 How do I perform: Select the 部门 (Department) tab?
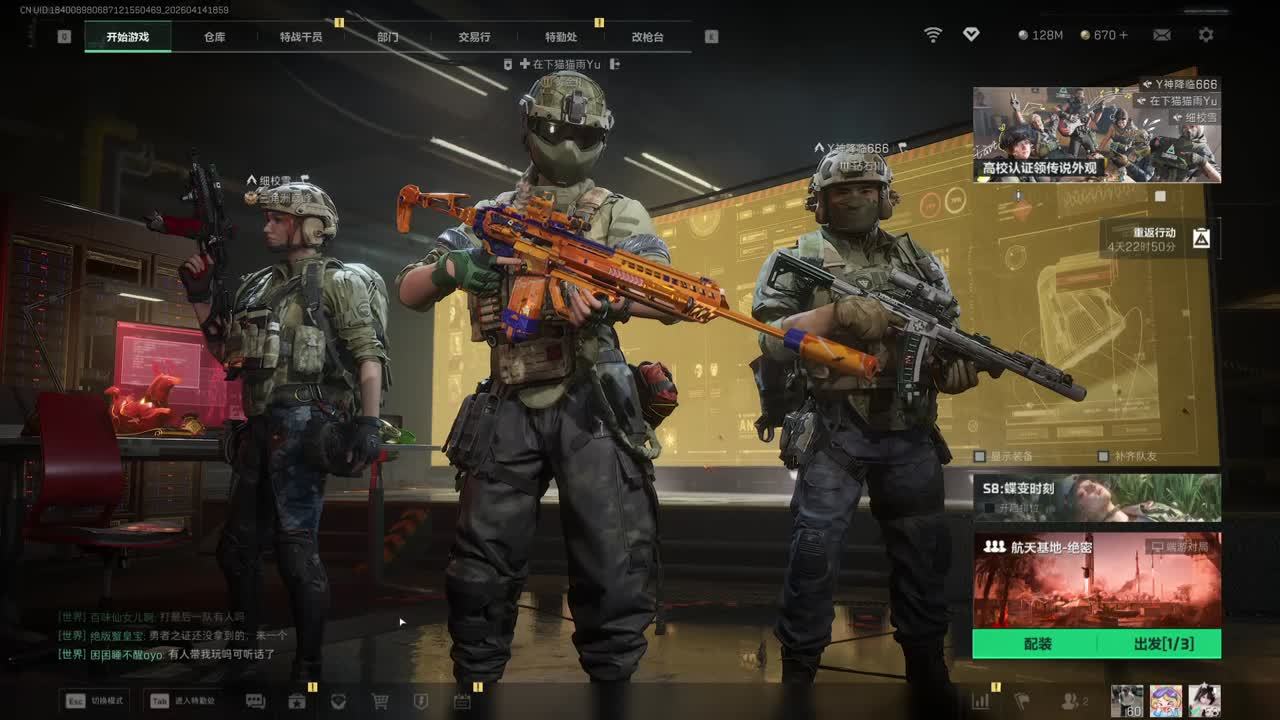tap(388, 37)
